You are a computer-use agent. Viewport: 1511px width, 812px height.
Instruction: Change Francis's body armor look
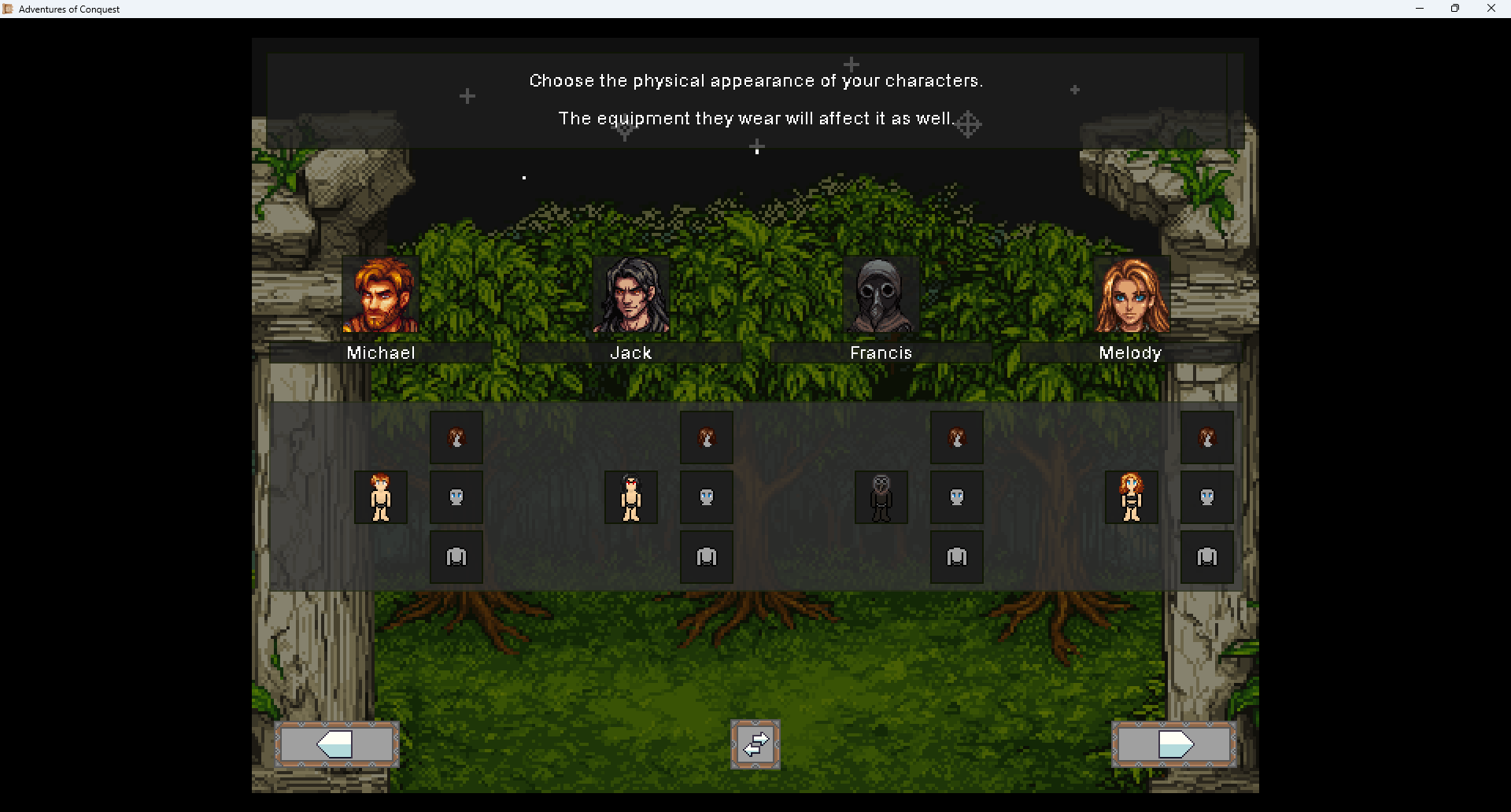point(957,557)
